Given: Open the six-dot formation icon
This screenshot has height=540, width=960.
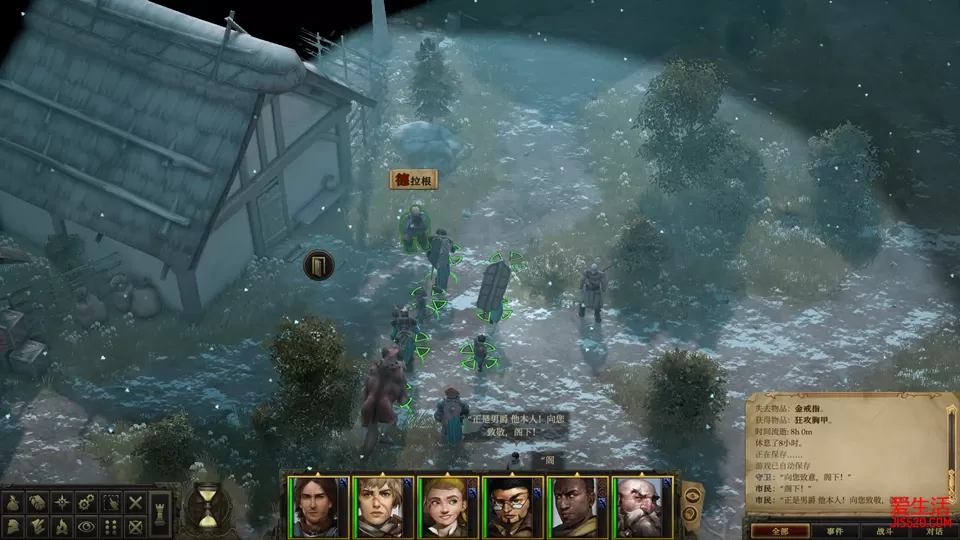Looking at the screenshot, I should 111,525.
